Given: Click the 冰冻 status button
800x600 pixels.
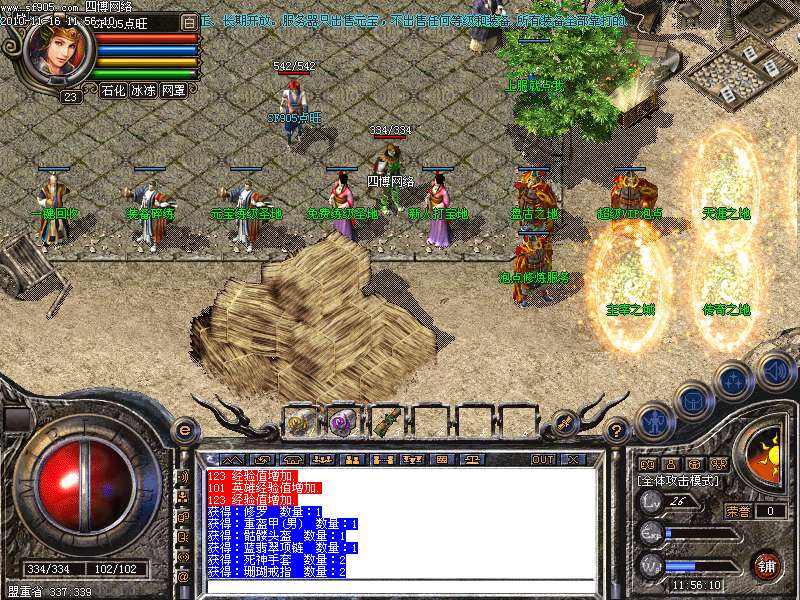Looking at the screenshot, I should coord(143,90).
